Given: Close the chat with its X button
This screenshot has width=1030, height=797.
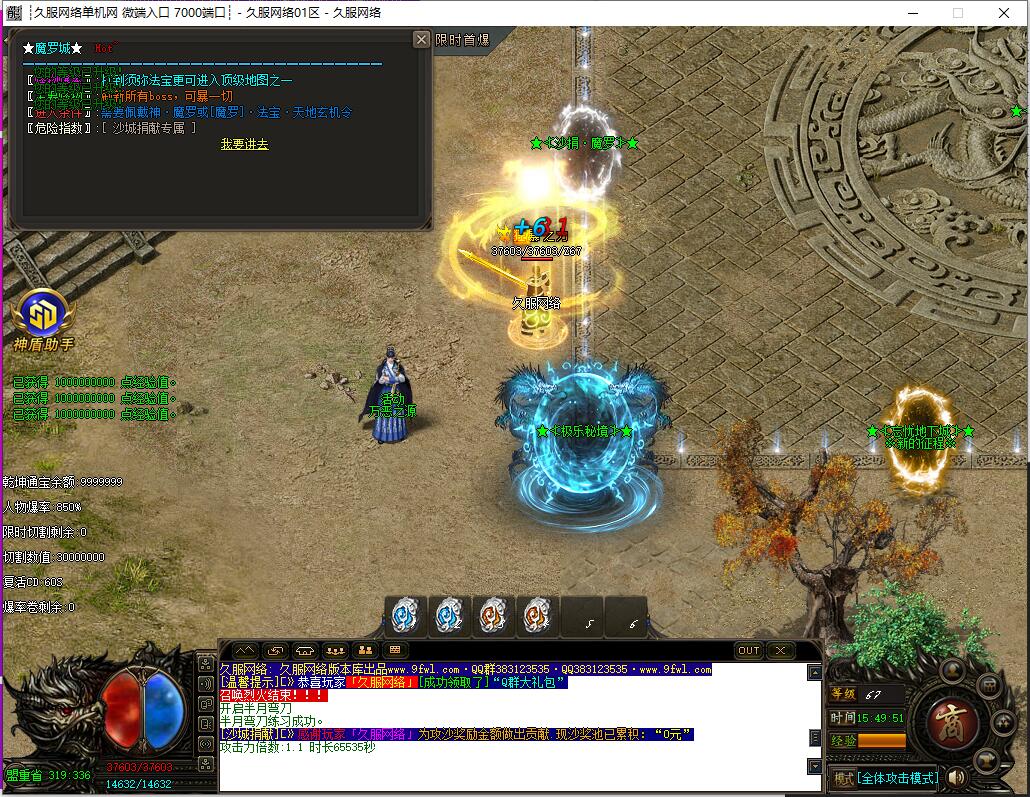Looking at the screenshot, I should [780, 650].
